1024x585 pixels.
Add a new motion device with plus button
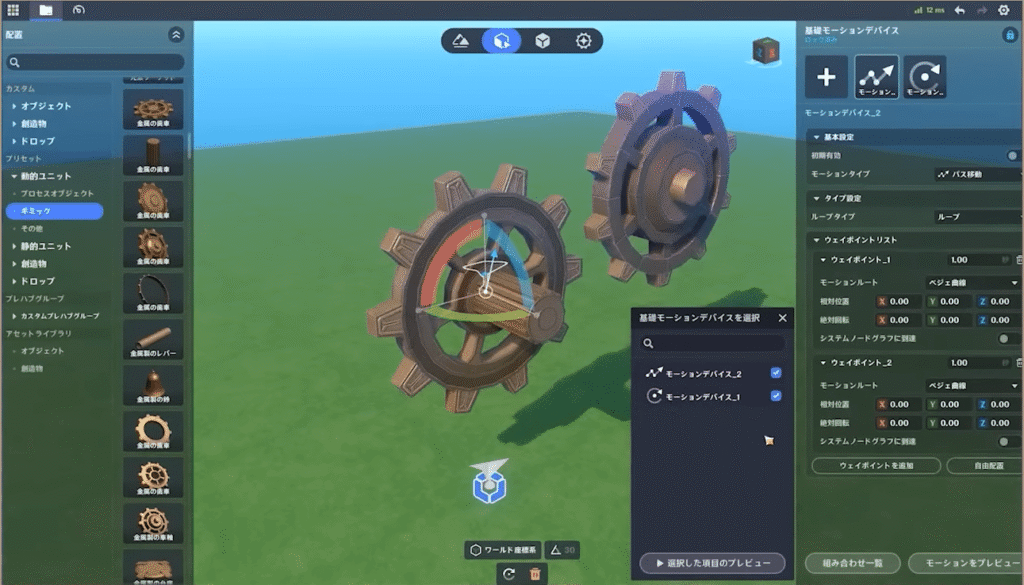coord(826,77)
